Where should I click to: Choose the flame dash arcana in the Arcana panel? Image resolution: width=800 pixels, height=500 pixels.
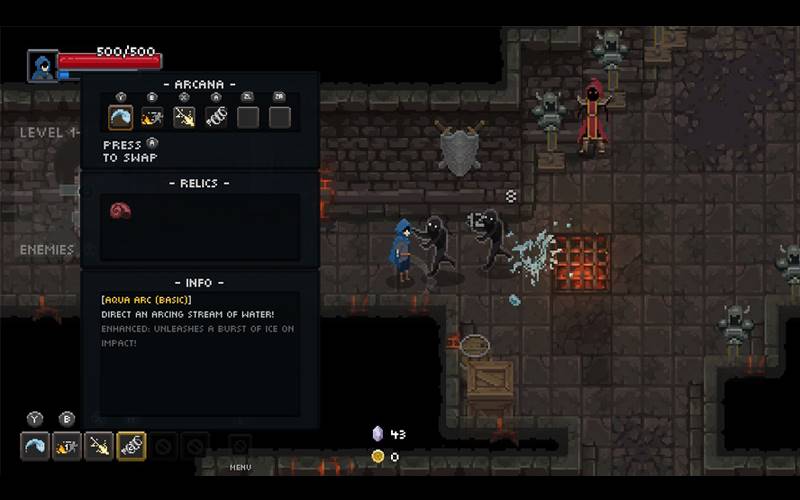pos(152,117)
